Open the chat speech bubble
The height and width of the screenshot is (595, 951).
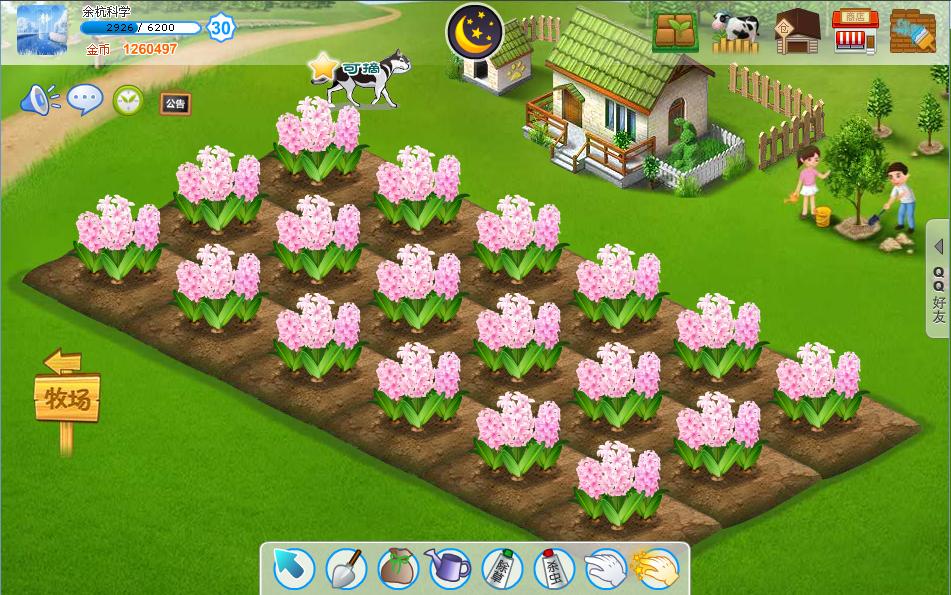pyautogui.click(x=85, y=99)
